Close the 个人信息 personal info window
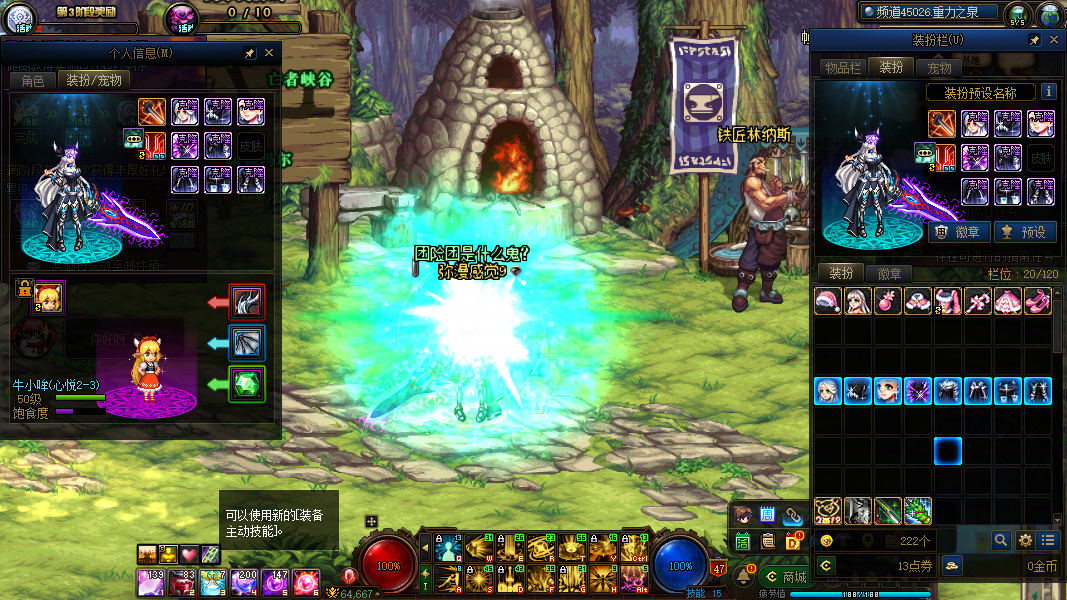 coord(268,53)
